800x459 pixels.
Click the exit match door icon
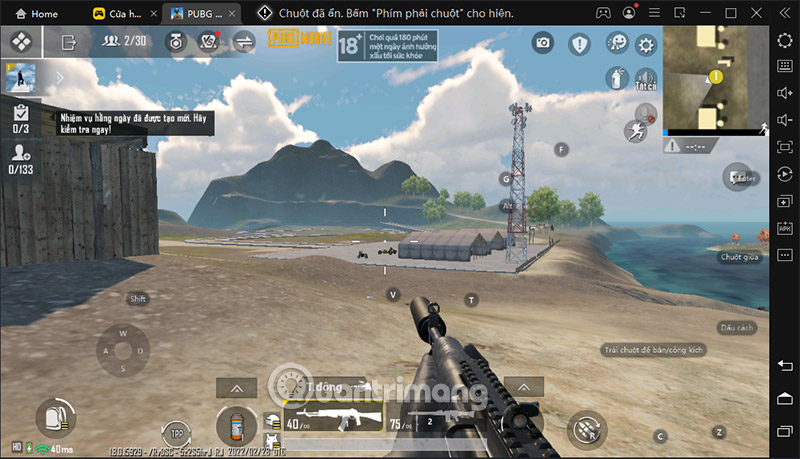click(69, 42)
